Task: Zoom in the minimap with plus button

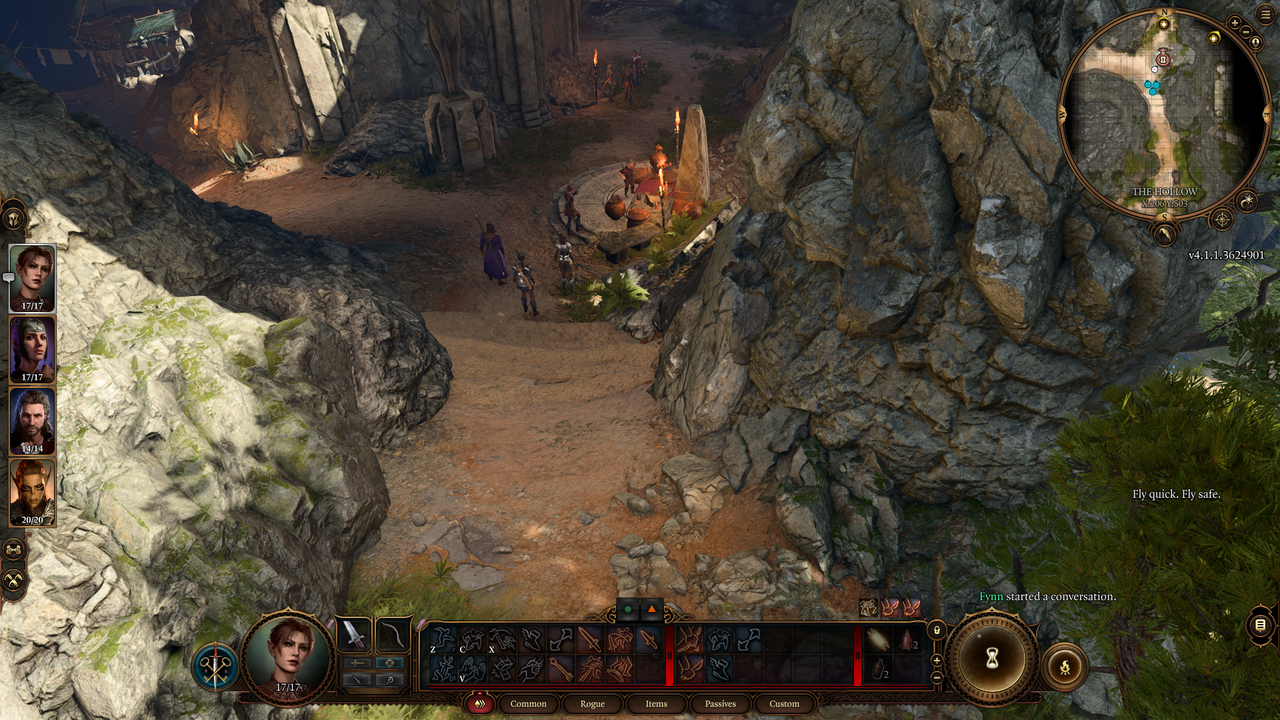Action: [x=1235, y=22]
